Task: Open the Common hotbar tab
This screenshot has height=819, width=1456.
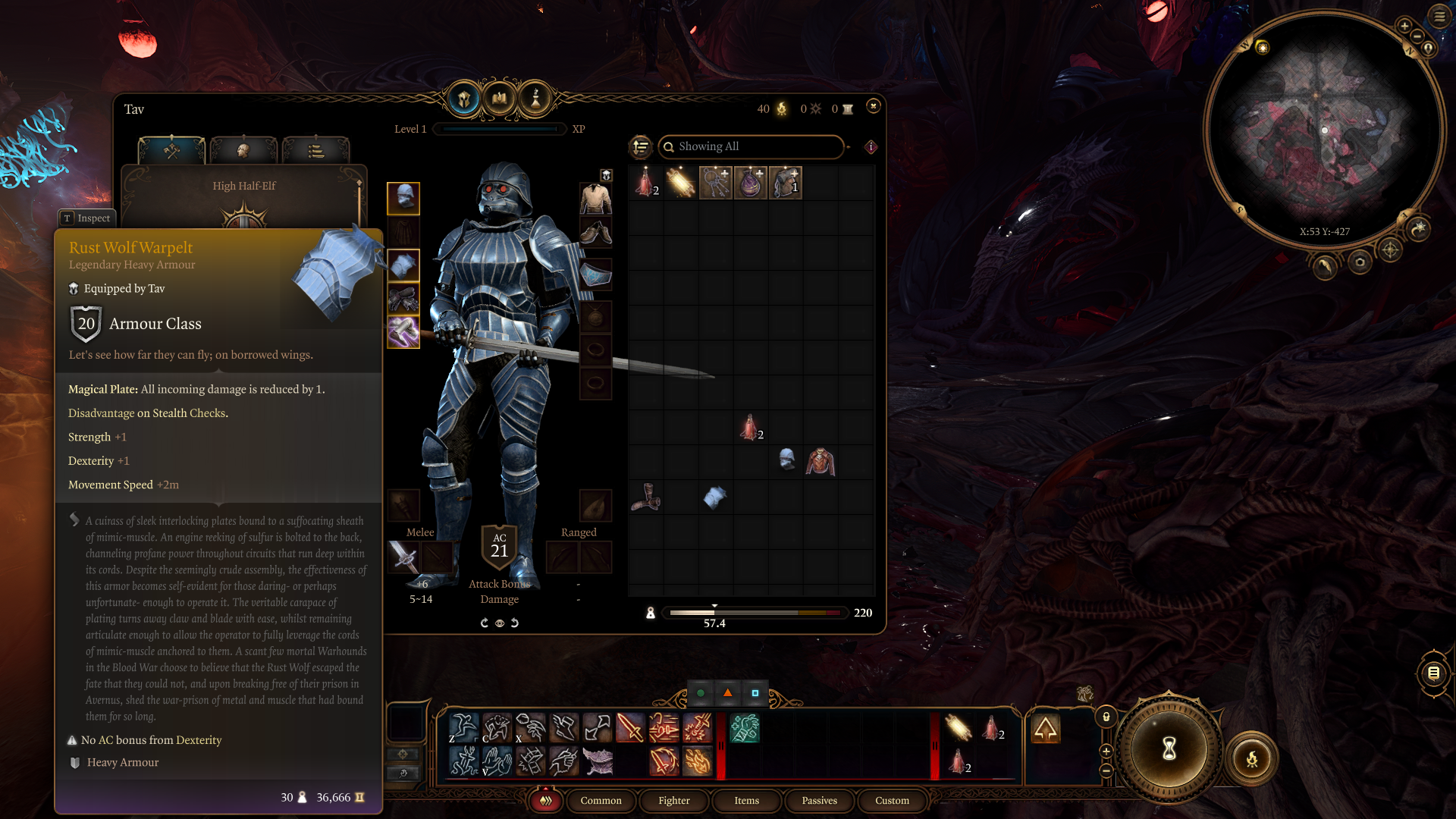Action: 601,800
